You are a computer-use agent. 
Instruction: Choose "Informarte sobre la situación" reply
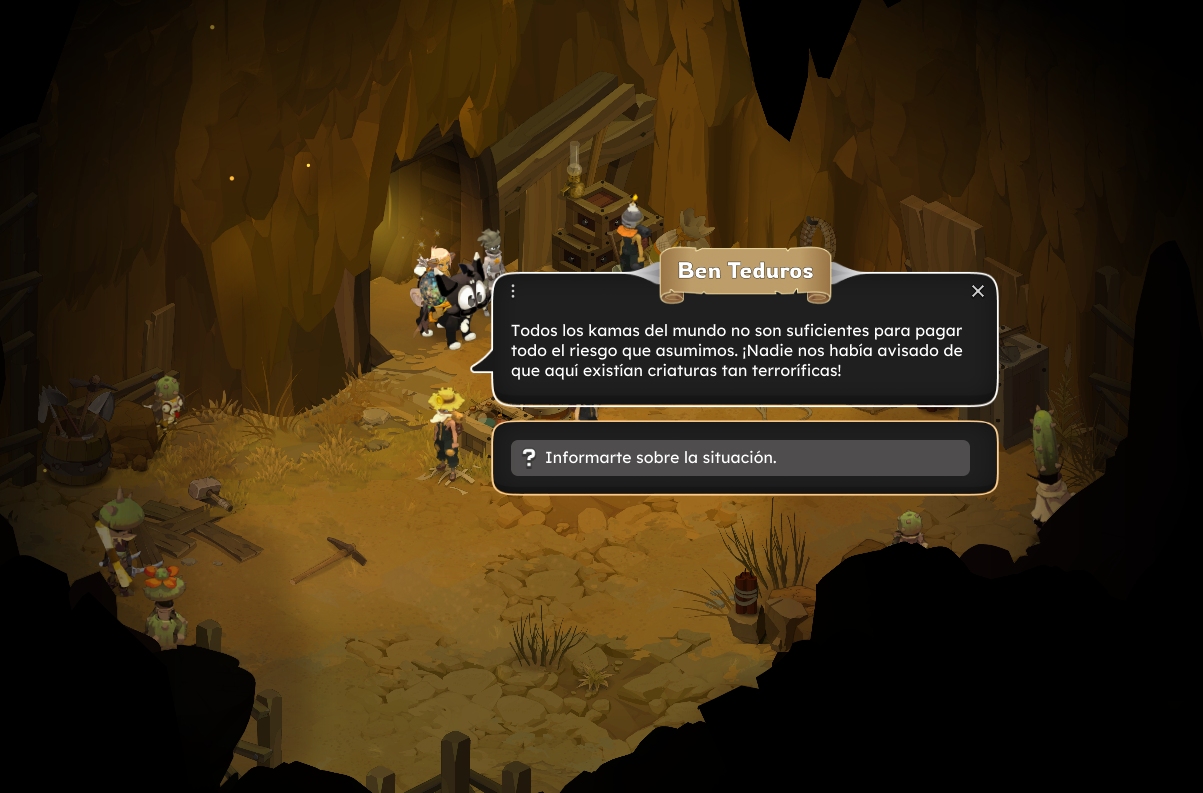coord(740,458)
